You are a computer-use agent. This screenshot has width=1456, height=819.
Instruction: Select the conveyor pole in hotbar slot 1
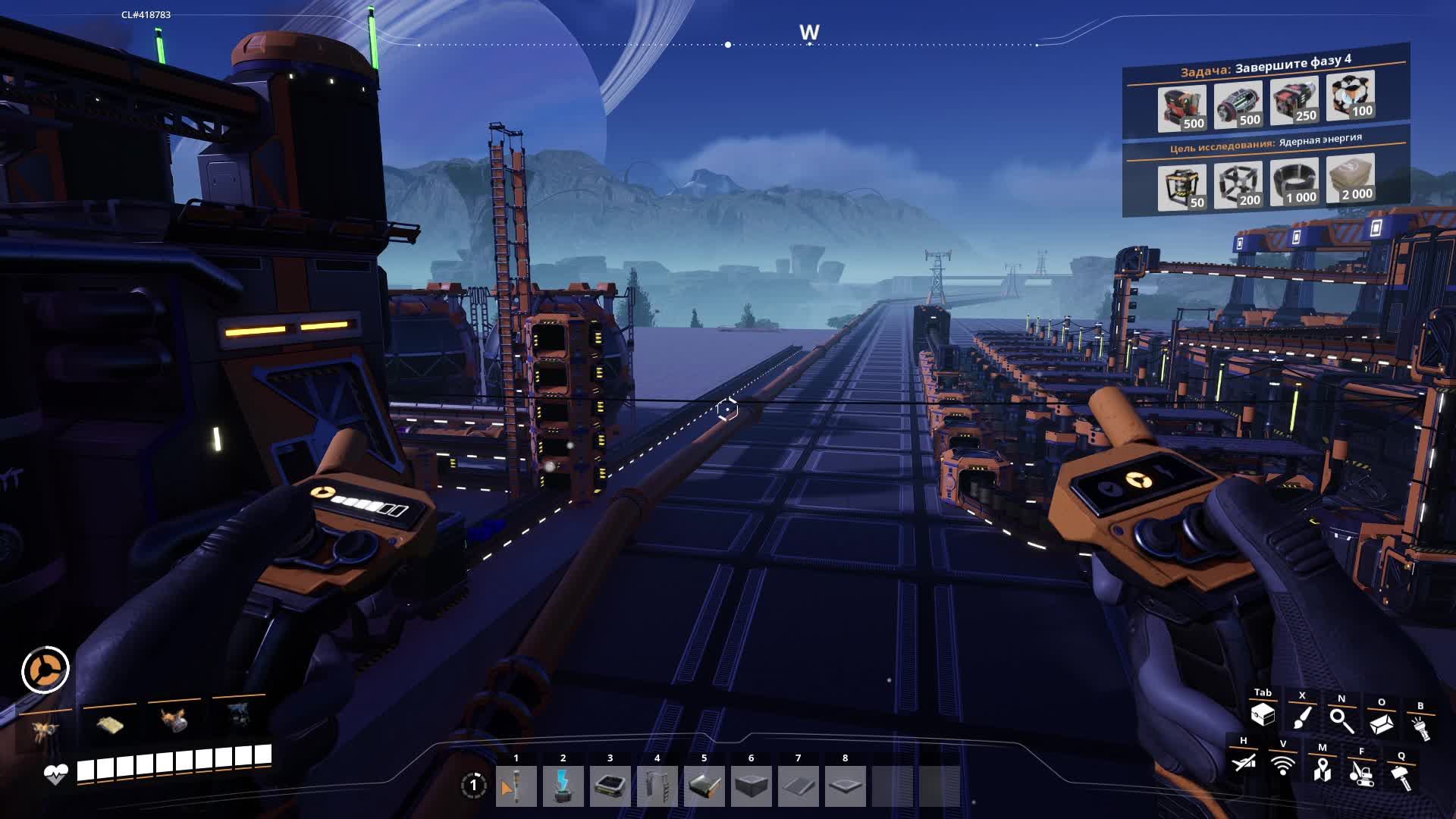click(516, 786)
